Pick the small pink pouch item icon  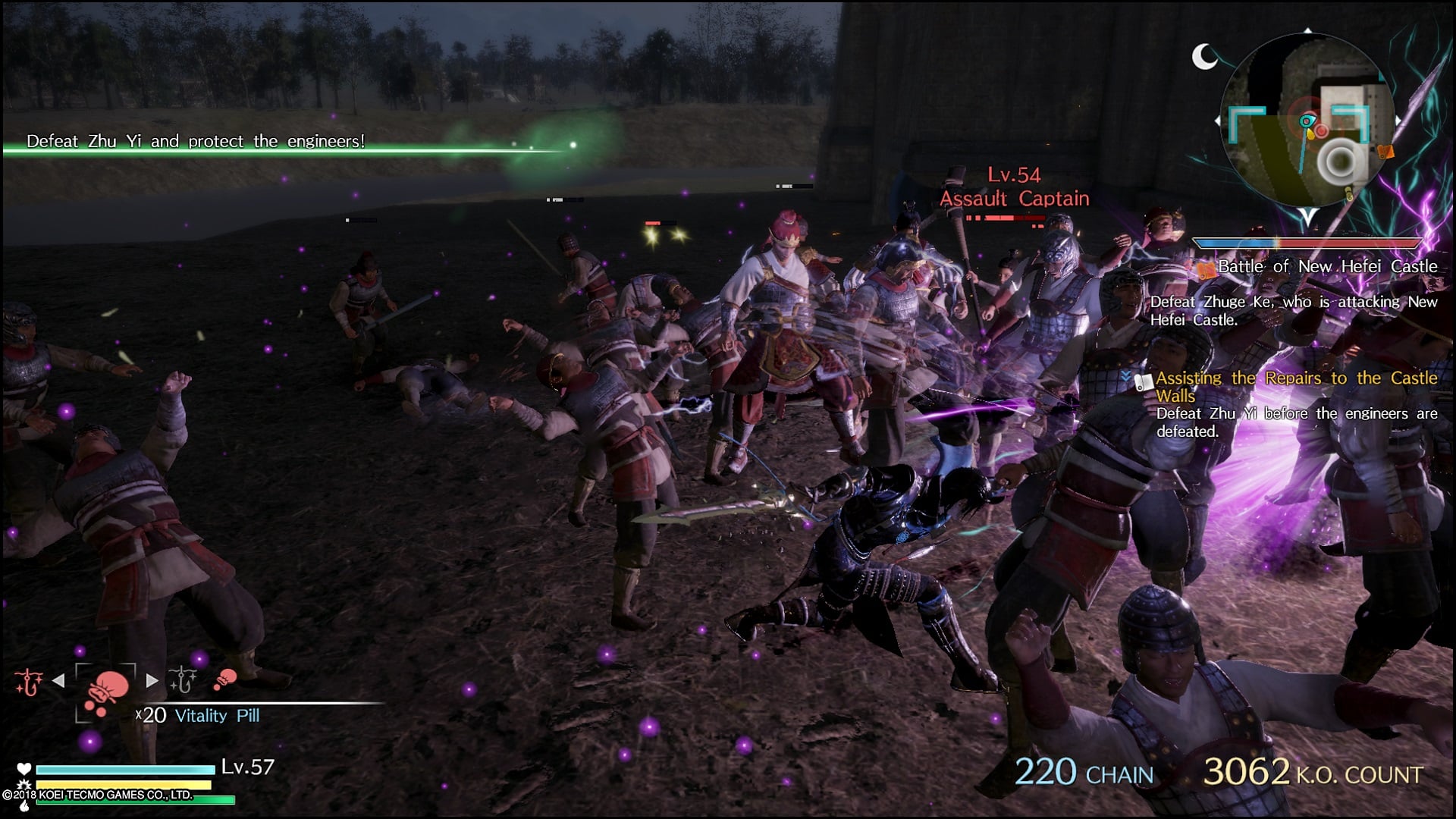224,679
